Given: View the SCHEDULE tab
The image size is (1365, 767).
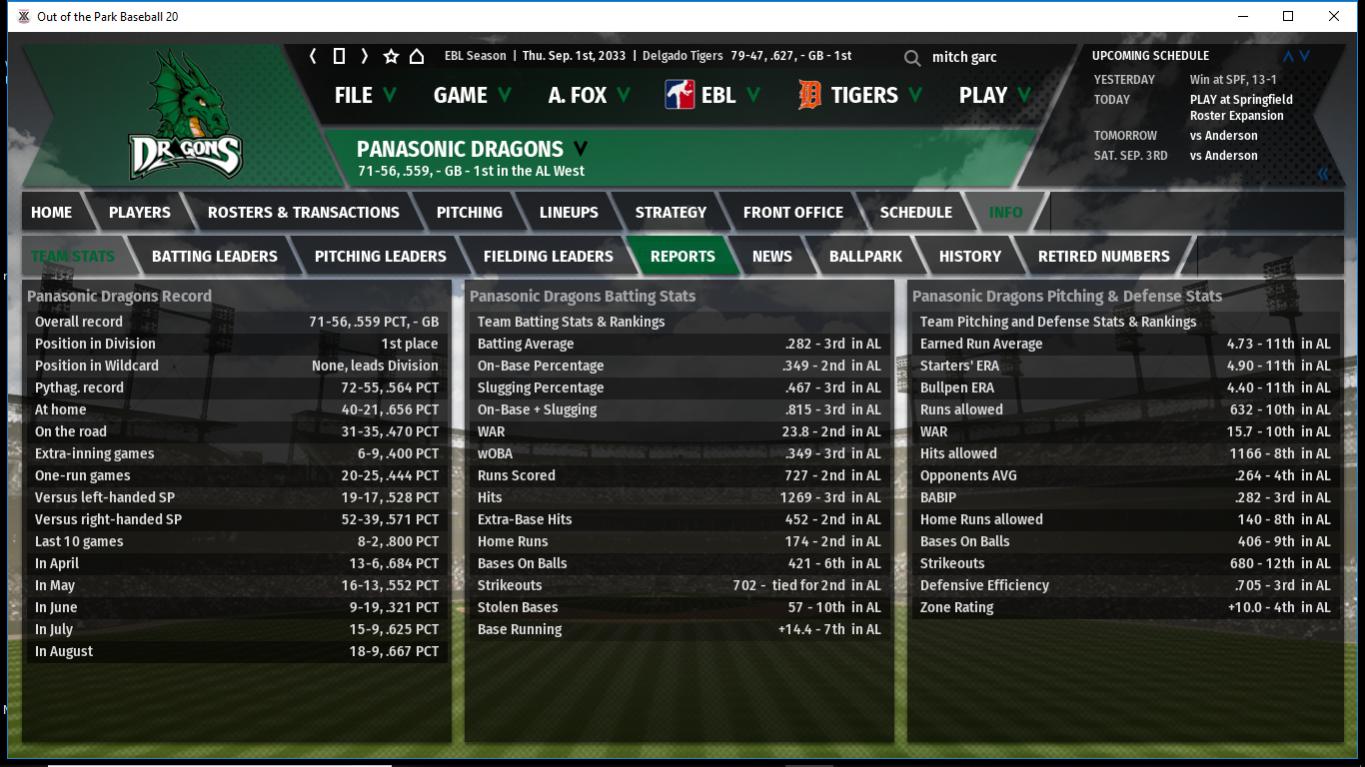Looking at the screenshot, I should pyautogui.click(x=915, y=212).
